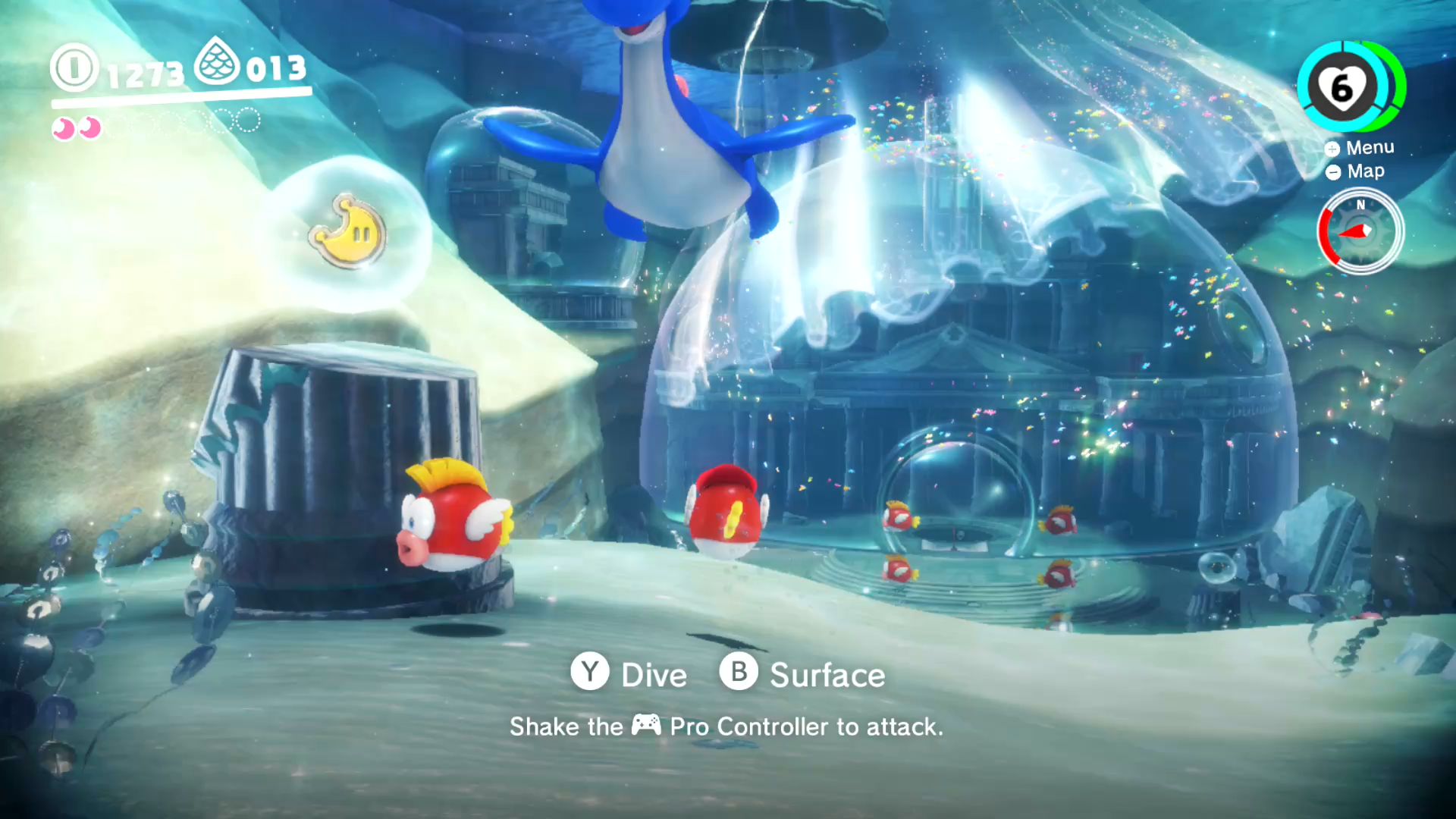Click the coin counter icon

click(x=74, y=67)
